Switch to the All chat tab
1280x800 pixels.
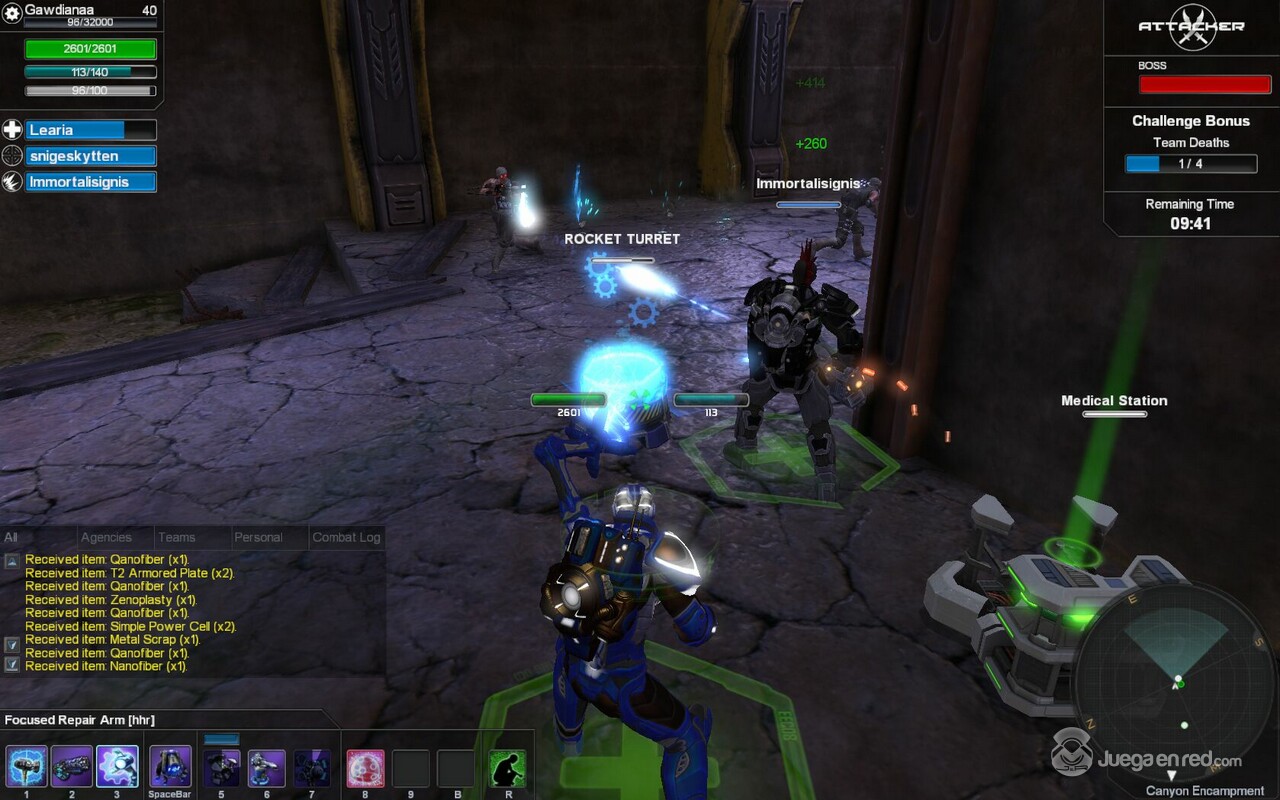(11, 538)
